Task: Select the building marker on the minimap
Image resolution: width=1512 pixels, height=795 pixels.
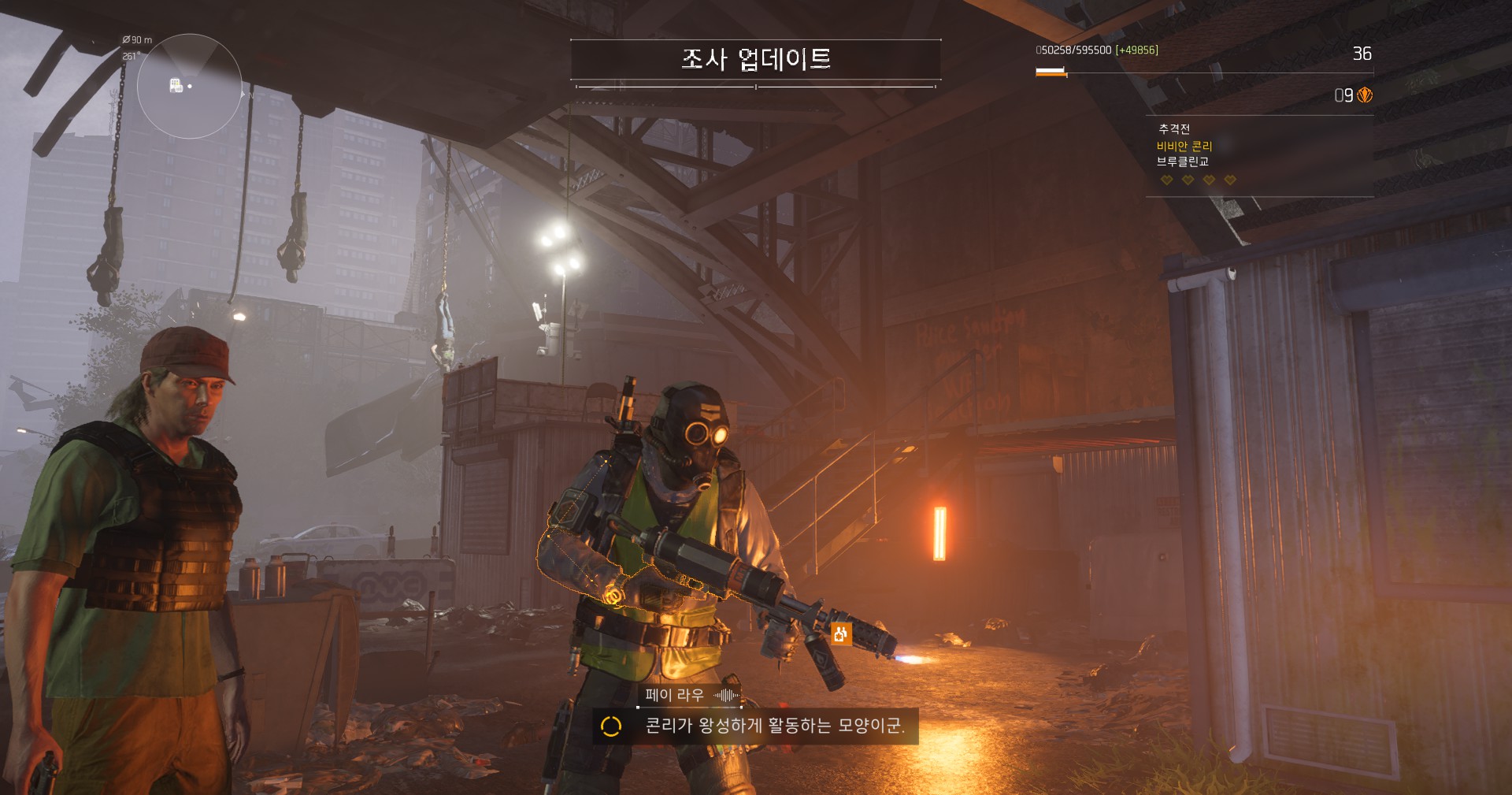Action: coord(176,85)
